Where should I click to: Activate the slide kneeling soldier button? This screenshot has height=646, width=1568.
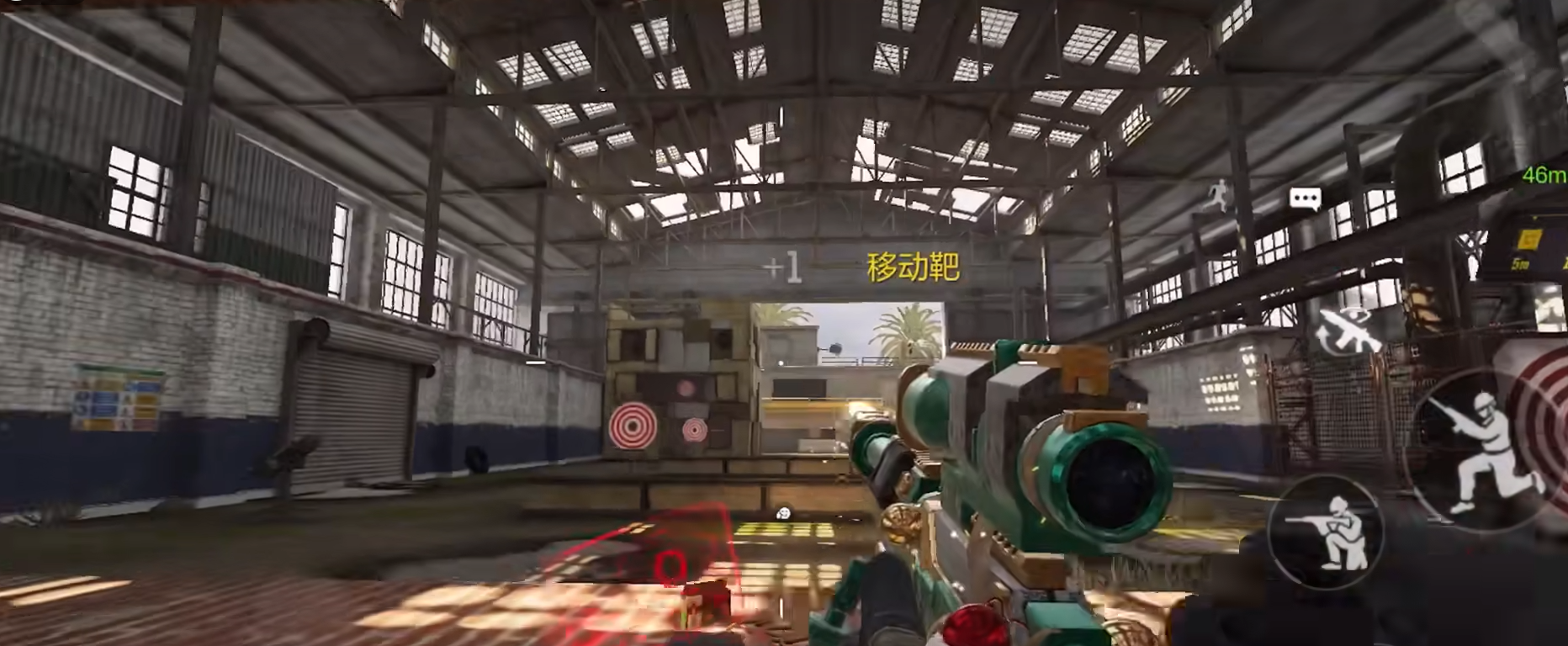tap(1483, 452)
